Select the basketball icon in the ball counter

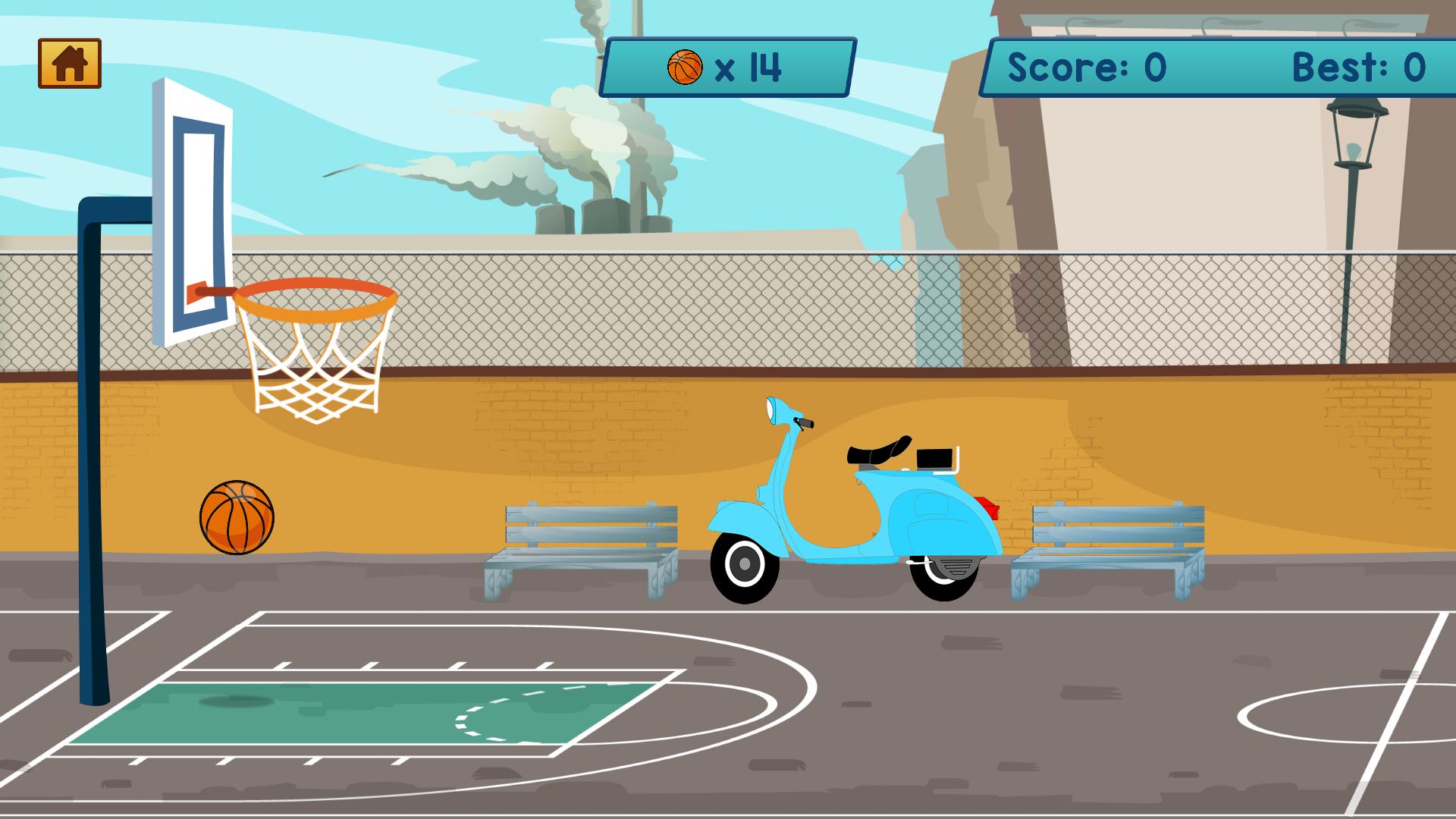pos(685,66)
